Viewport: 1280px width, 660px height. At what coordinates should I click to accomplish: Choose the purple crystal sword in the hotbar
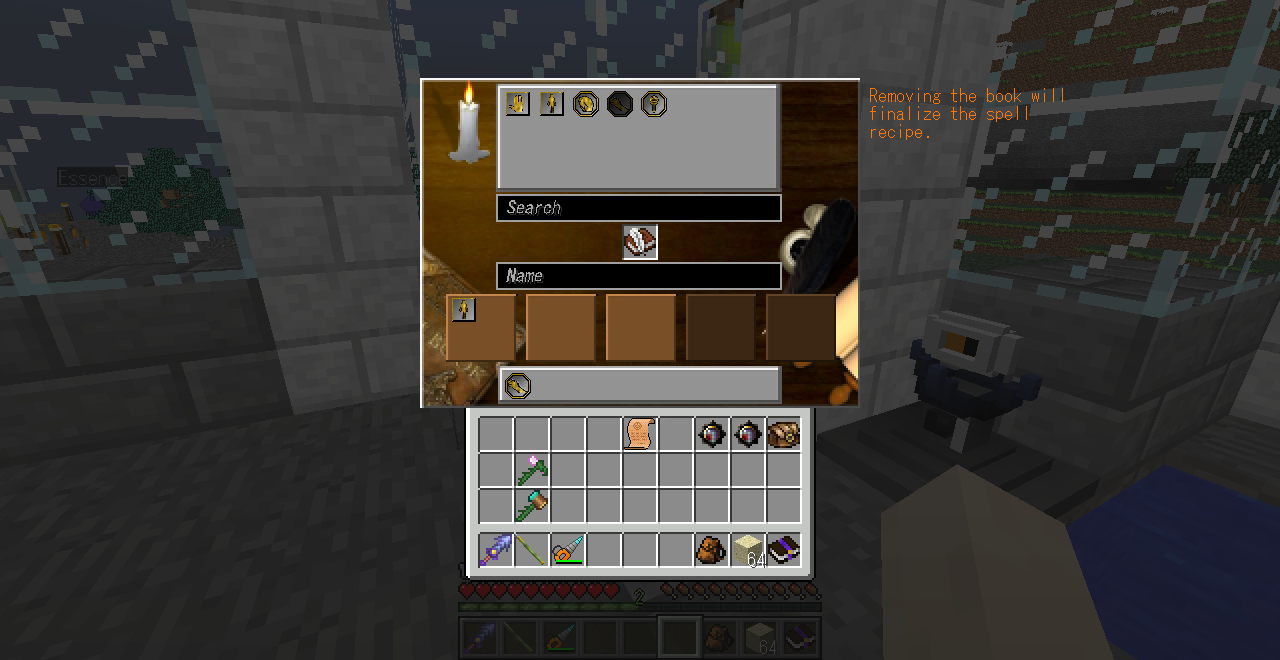[496, 550]
